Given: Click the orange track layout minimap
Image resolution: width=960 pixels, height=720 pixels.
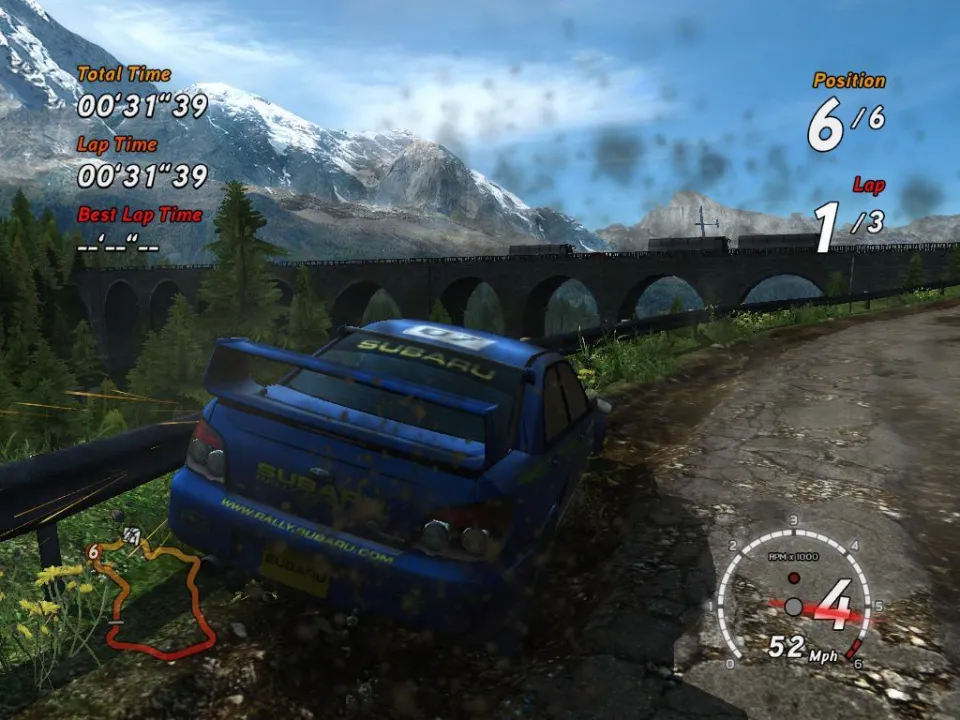Looking at the screenshot, I should 160,600.
